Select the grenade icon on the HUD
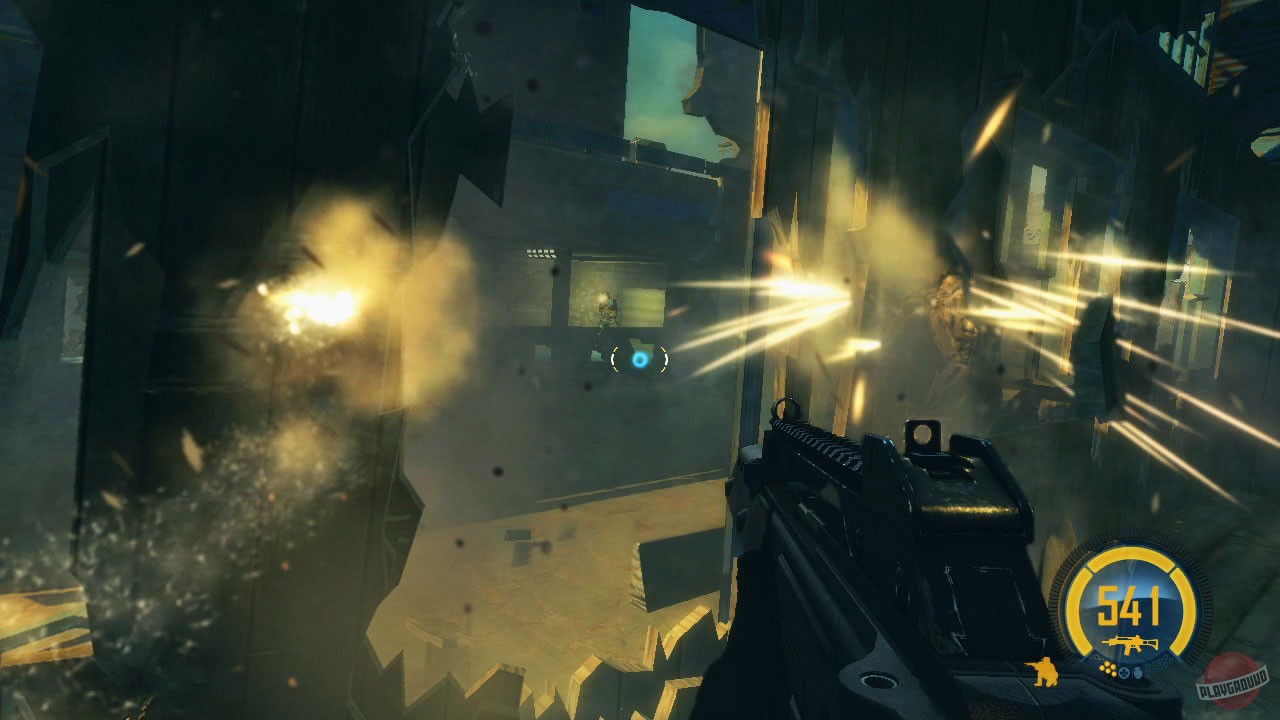The image size is (1280, 720). tap(1137, 672)
